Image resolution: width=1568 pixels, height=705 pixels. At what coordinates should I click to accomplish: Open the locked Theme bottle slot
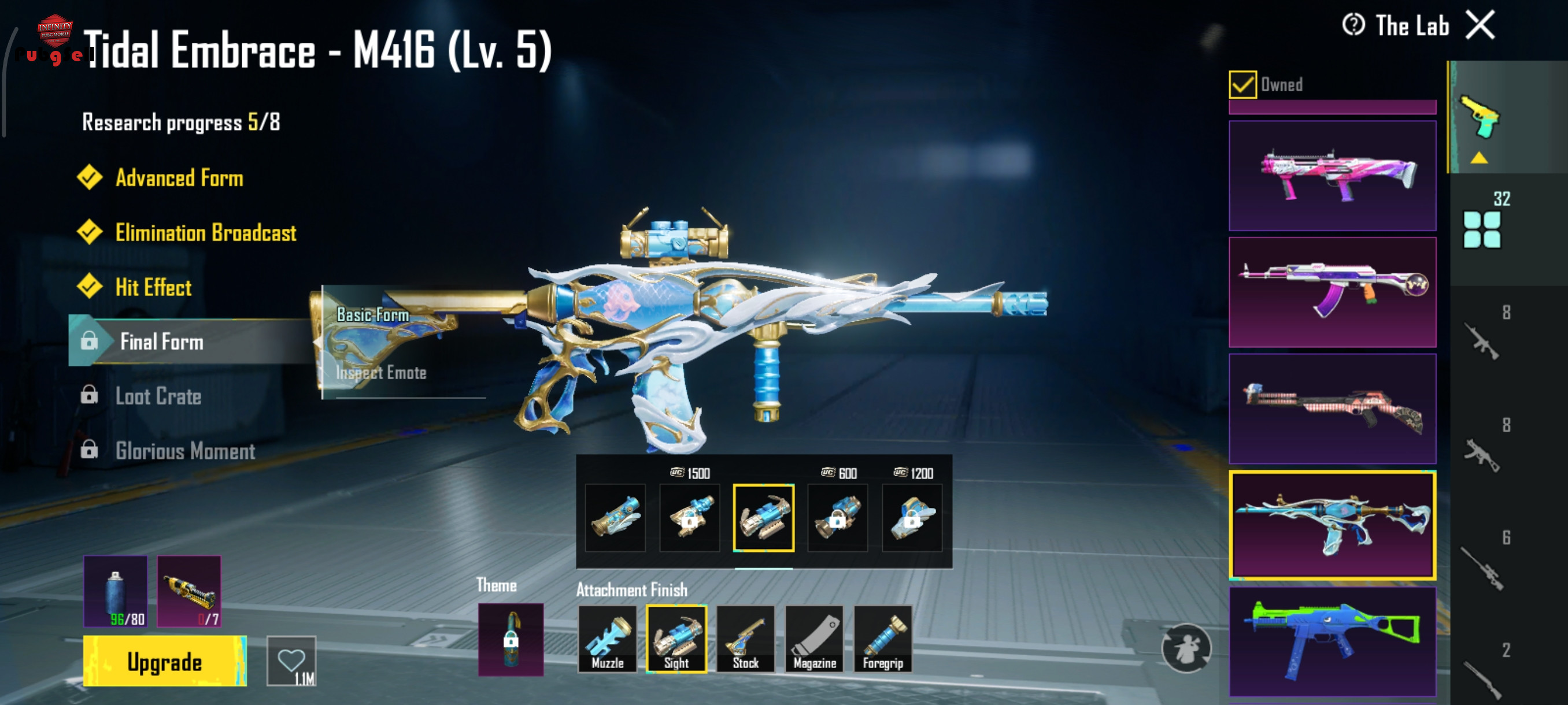511,639
